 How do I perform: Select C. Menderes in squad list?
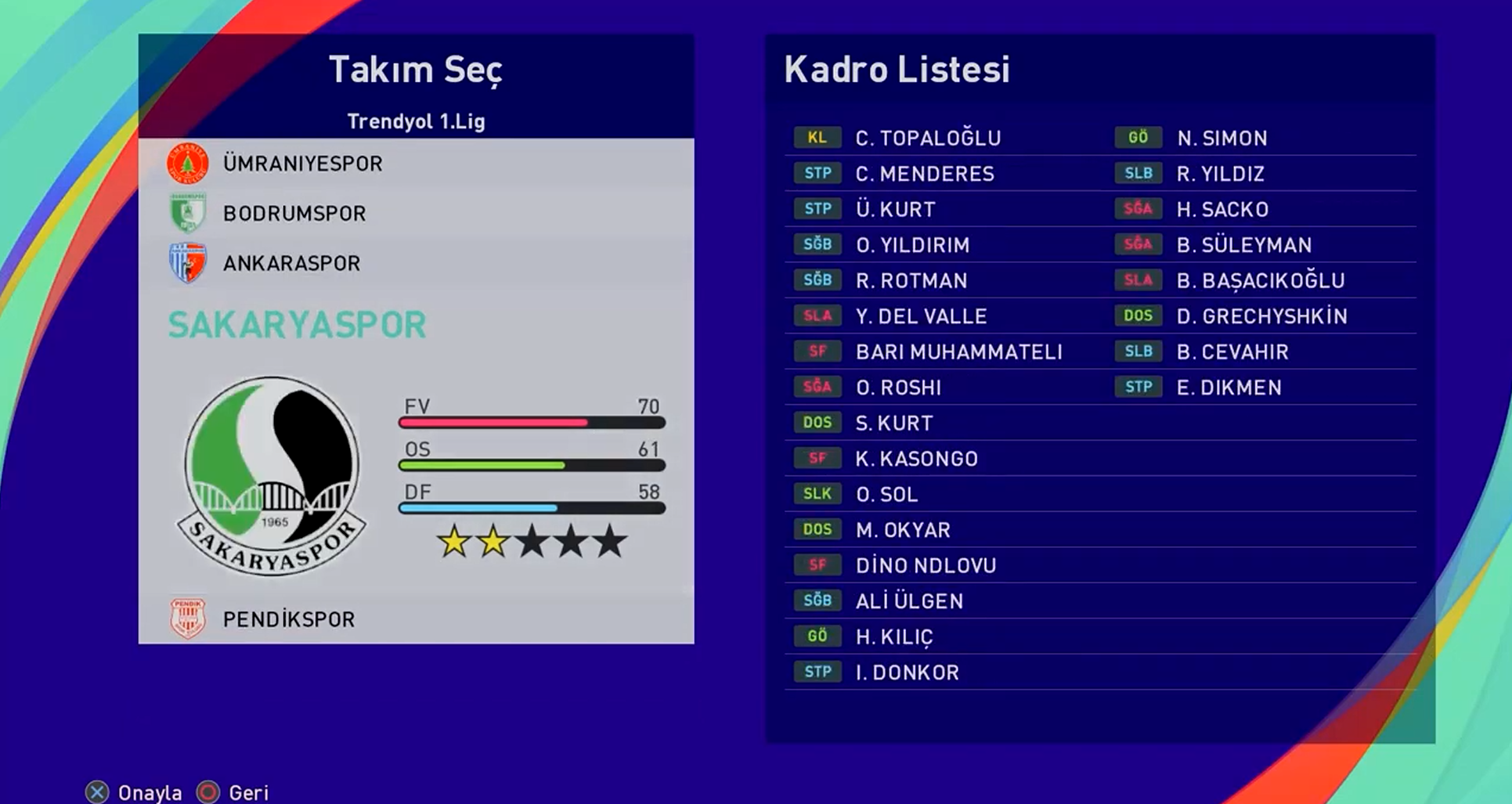tap(925, 174)
